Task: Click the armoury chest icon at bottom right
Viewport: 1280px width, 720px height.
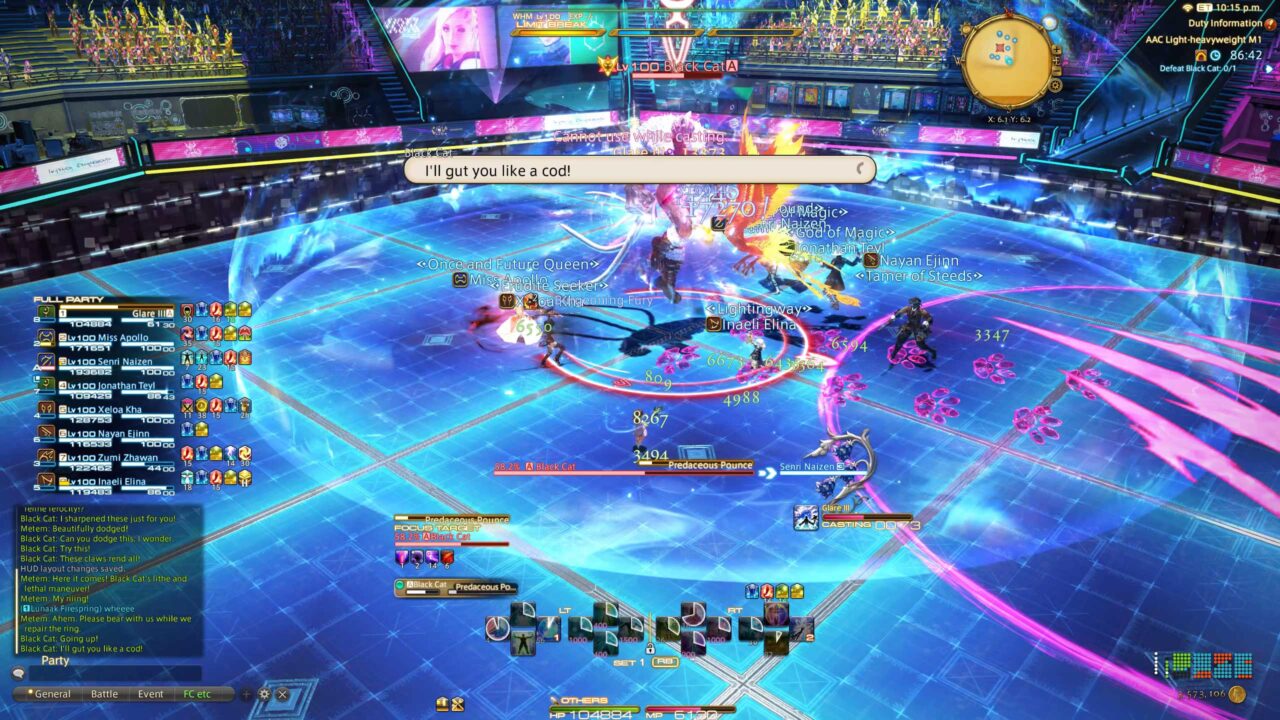Action: pyautogui.click(x=458, y=704)
